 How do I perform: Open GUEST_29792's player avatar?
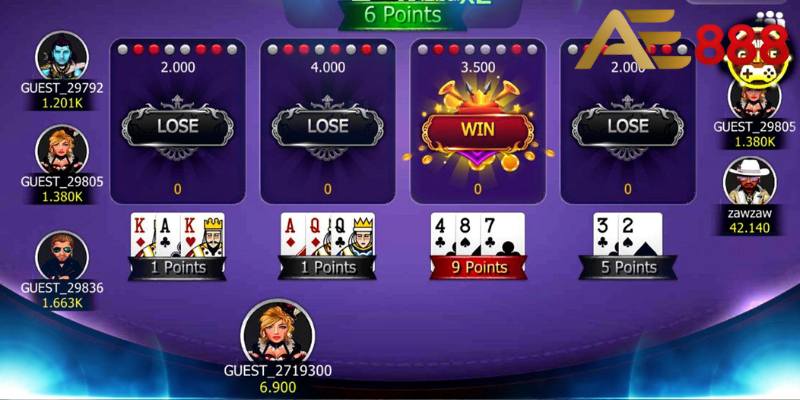tap(62, 56)
